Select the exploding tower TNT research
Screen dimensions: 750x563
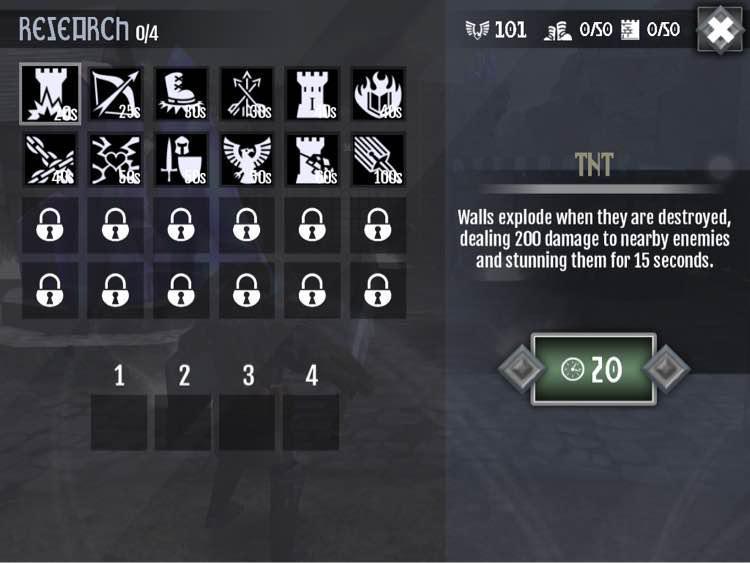click(50, 94)
